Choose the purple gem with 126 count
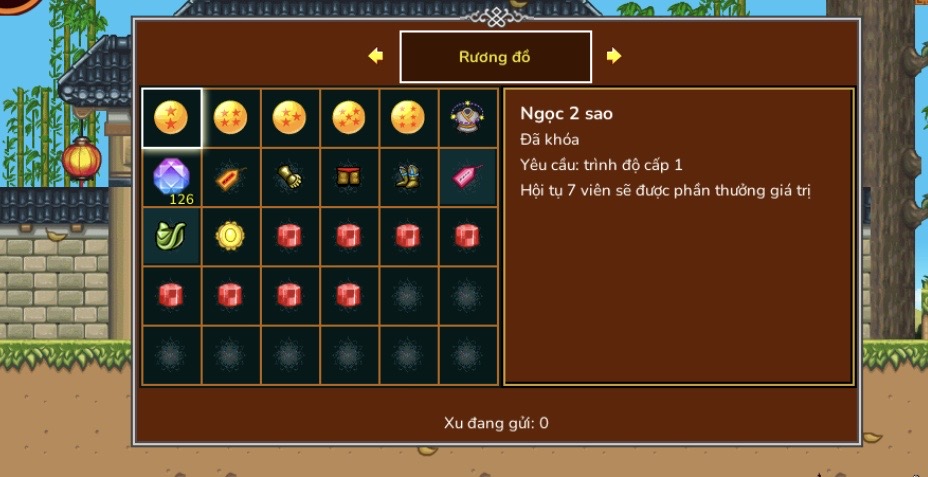The height and width of the screenshot is (477, 928). tap(171, 177)
